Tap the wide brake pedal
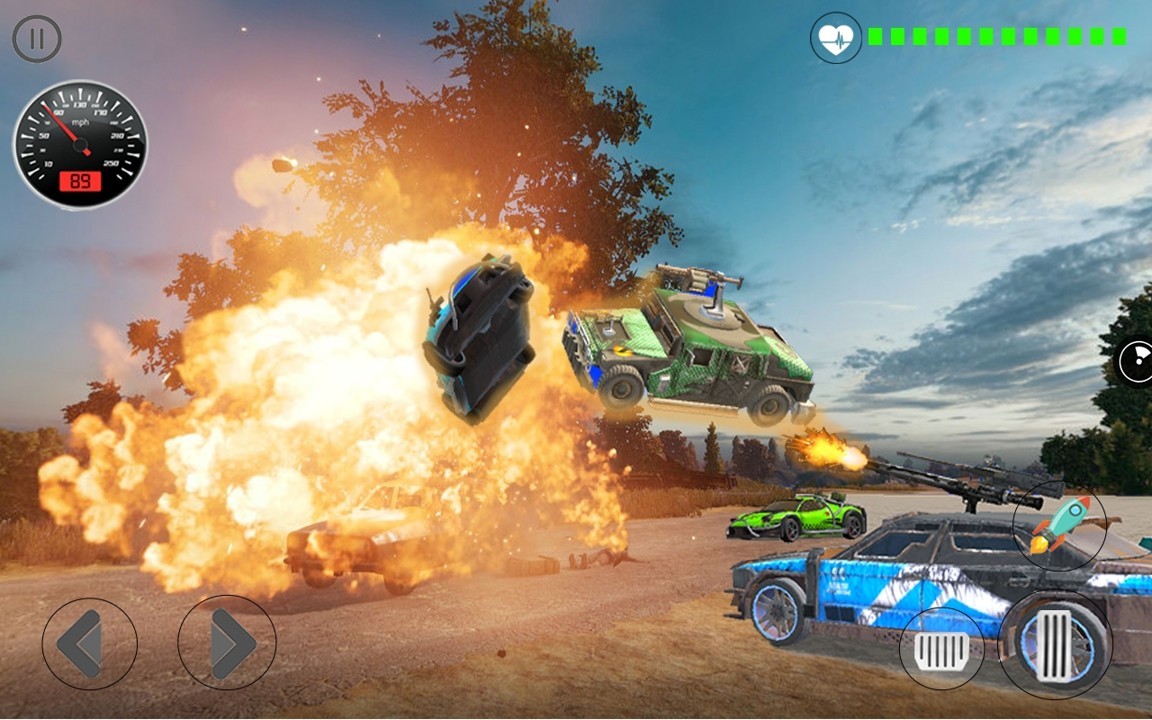 [941, 648]
